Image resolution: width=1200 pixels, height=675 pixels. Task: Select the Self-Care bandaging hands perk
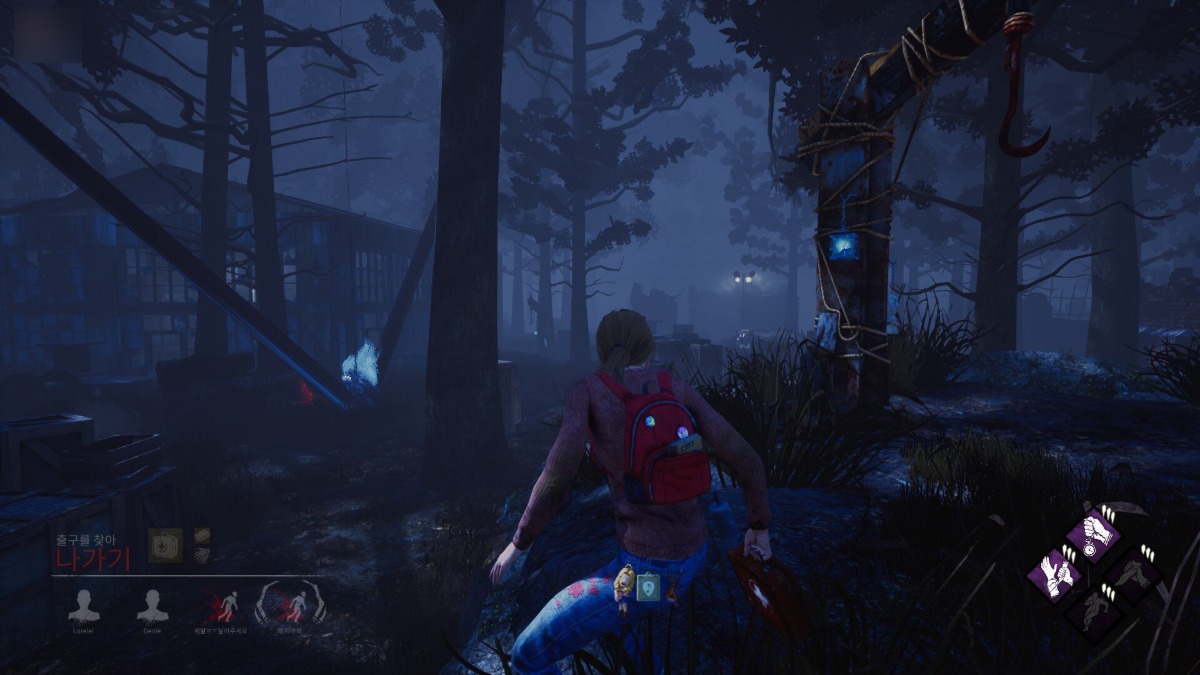pos(1056,571)
